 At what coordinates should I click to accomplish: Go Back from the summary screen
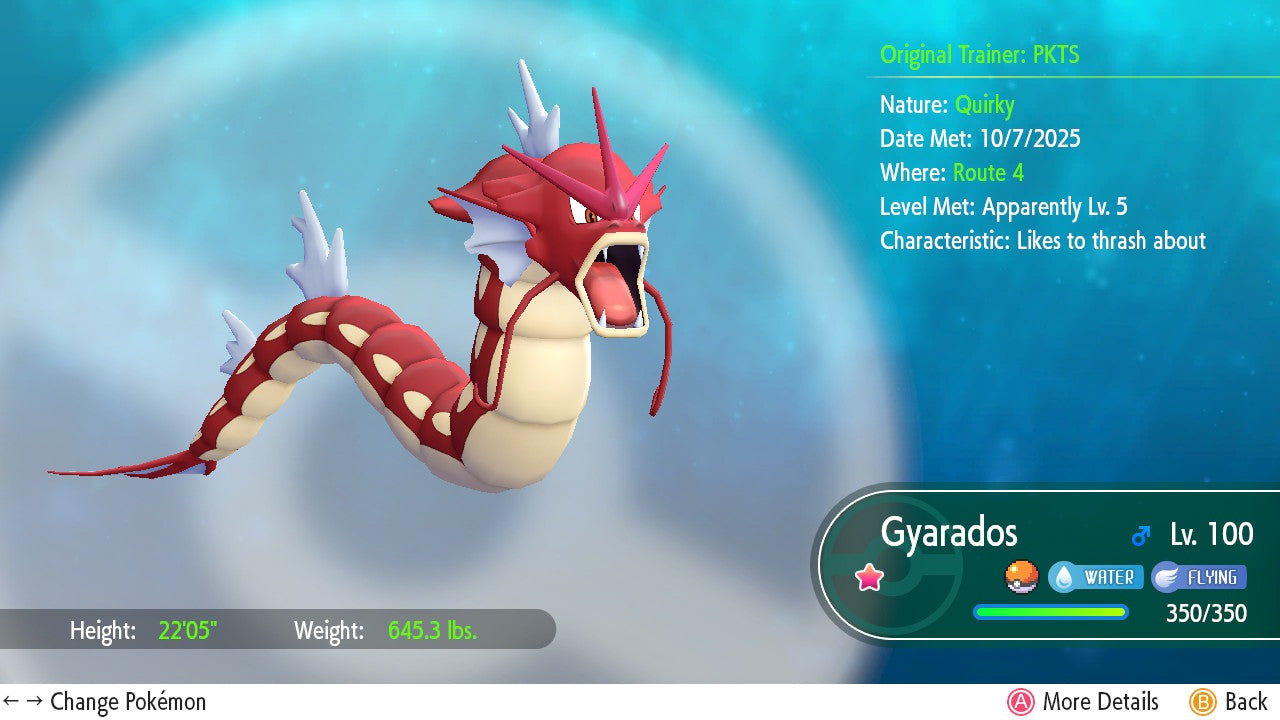(x=1228, y=702)
